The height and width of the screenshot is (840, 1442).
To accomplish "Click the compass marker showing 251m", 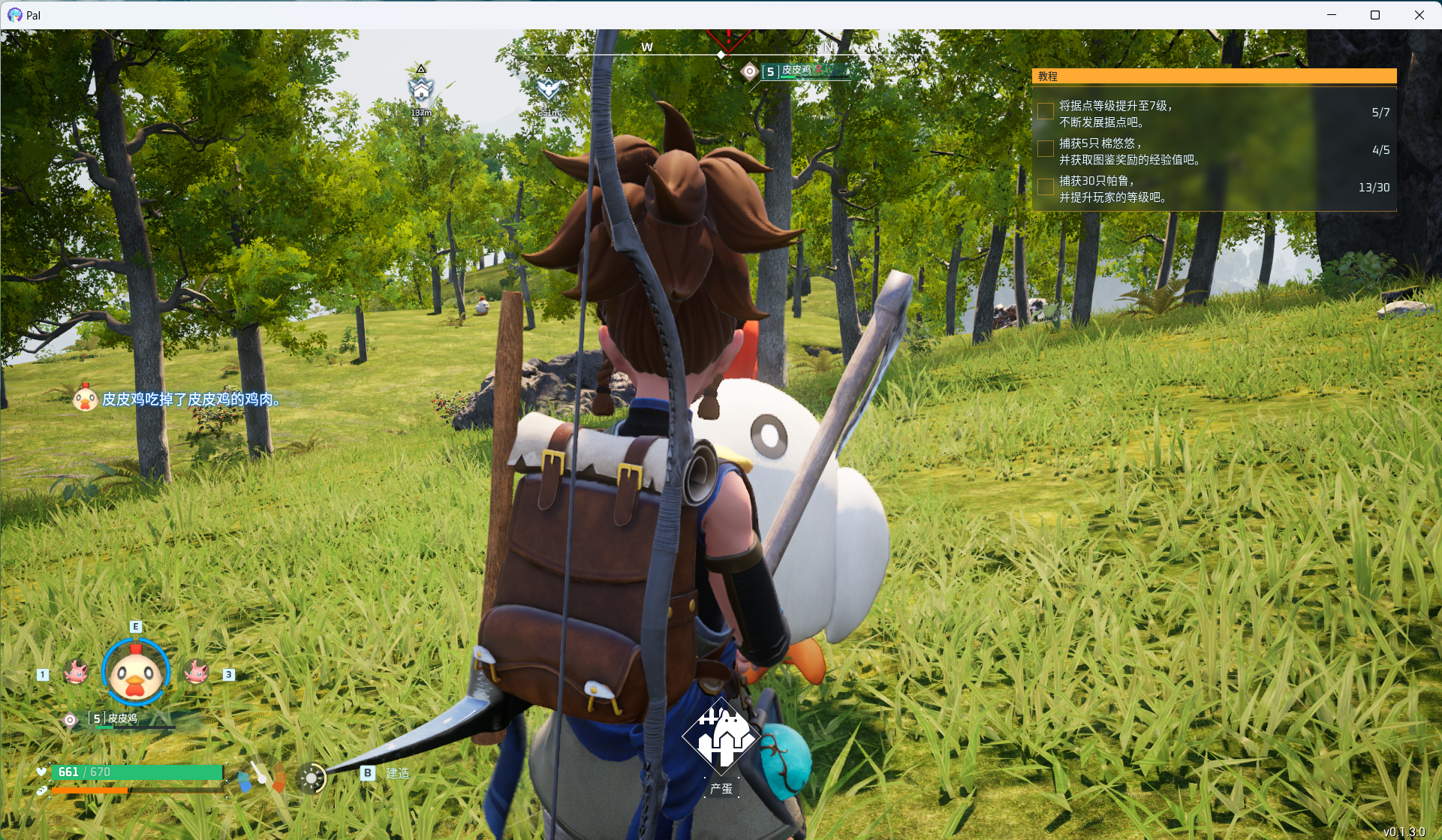I will [549, 89].
